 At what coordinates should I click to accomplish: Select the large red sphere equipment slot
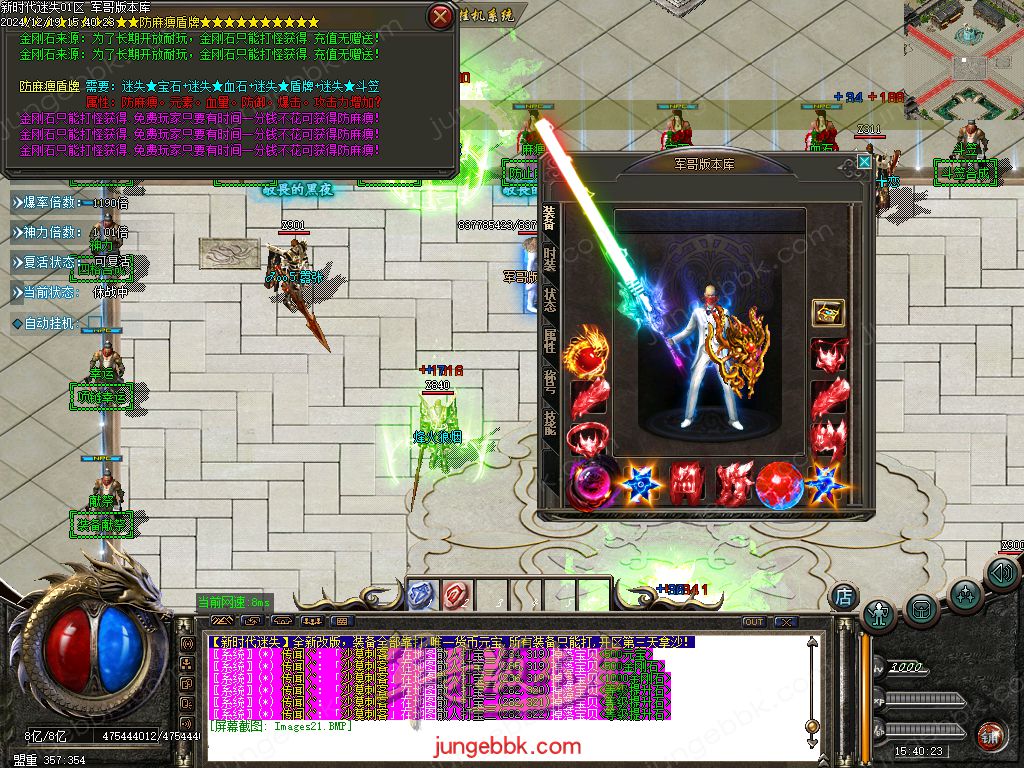tap(780, 484)
